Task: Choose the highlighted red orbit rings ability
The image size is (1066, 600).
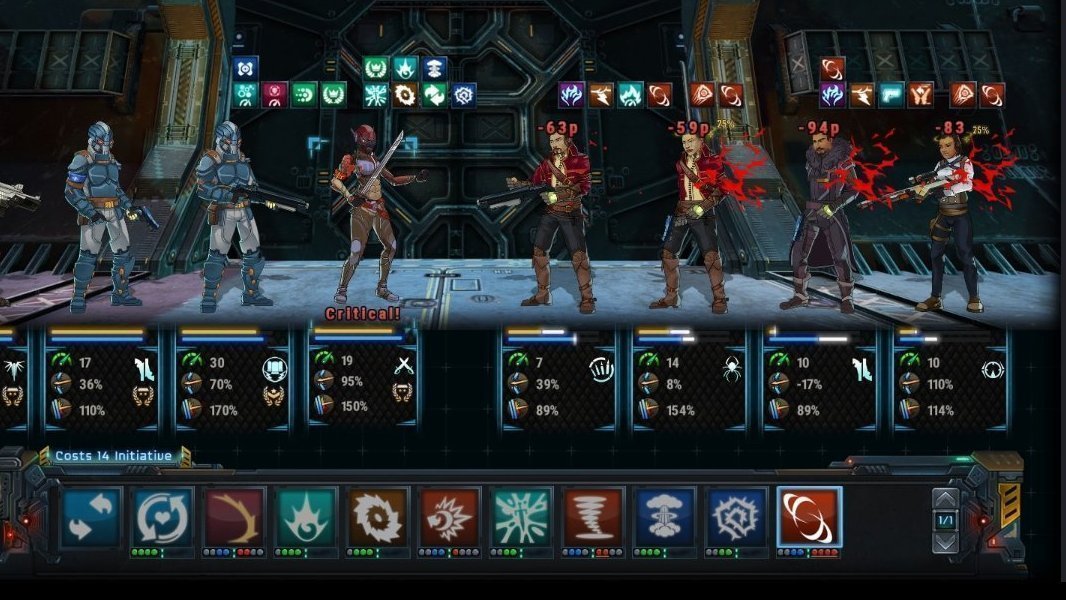Action: [809, 516]
